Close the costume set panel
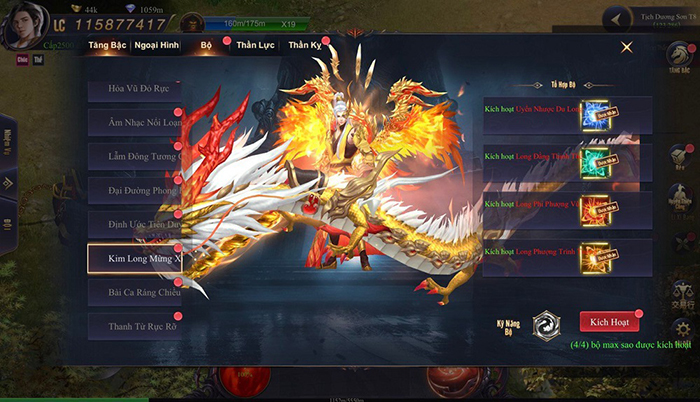The height and width of the screenshot is (402, 700). [627, 47]
